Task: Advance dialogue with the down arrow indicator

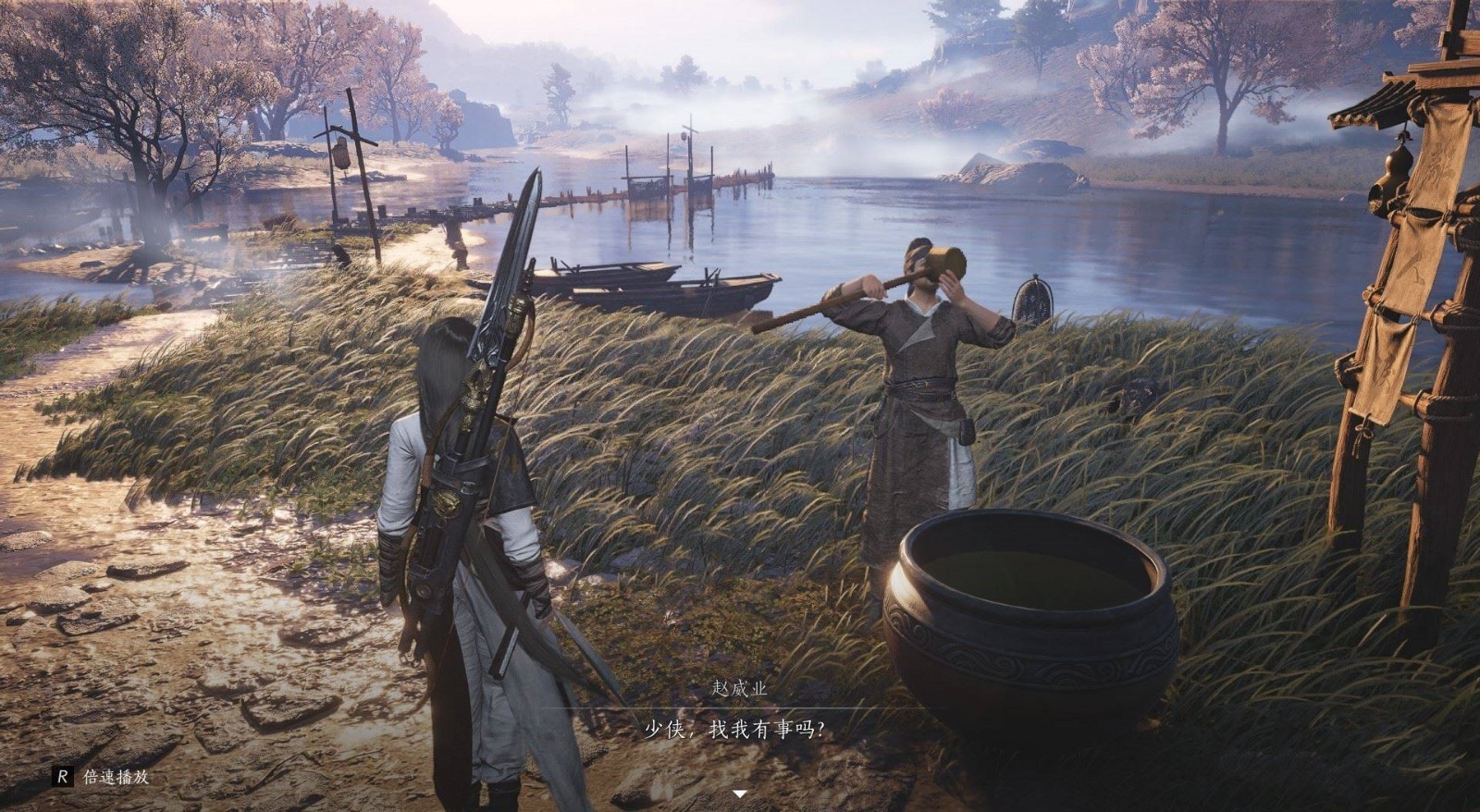Action: pyautogui.click(x=739, y=794)
